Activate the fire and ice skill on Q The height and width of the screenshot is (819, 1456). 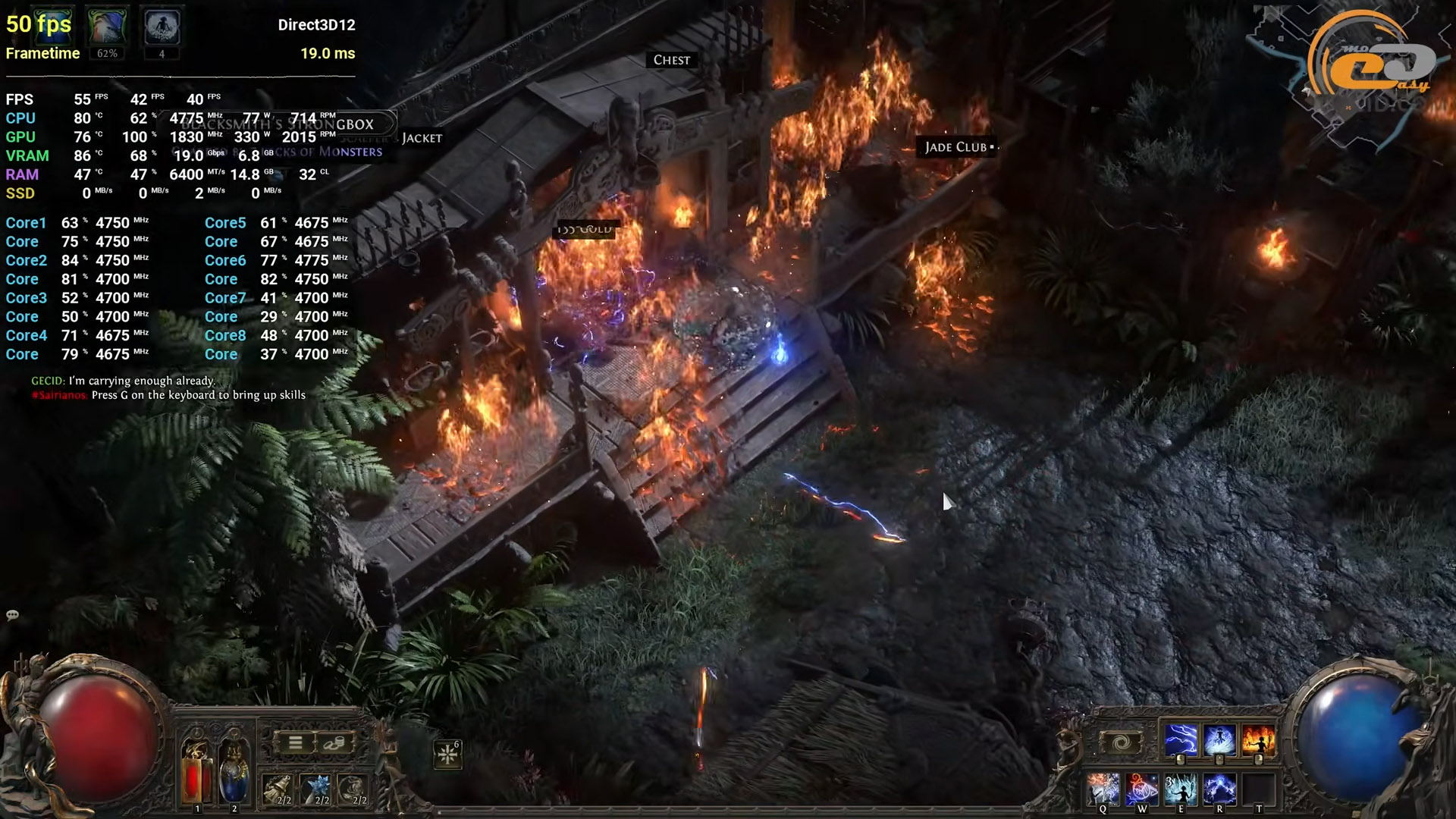pyautogui.click(x=1103, y=789)
